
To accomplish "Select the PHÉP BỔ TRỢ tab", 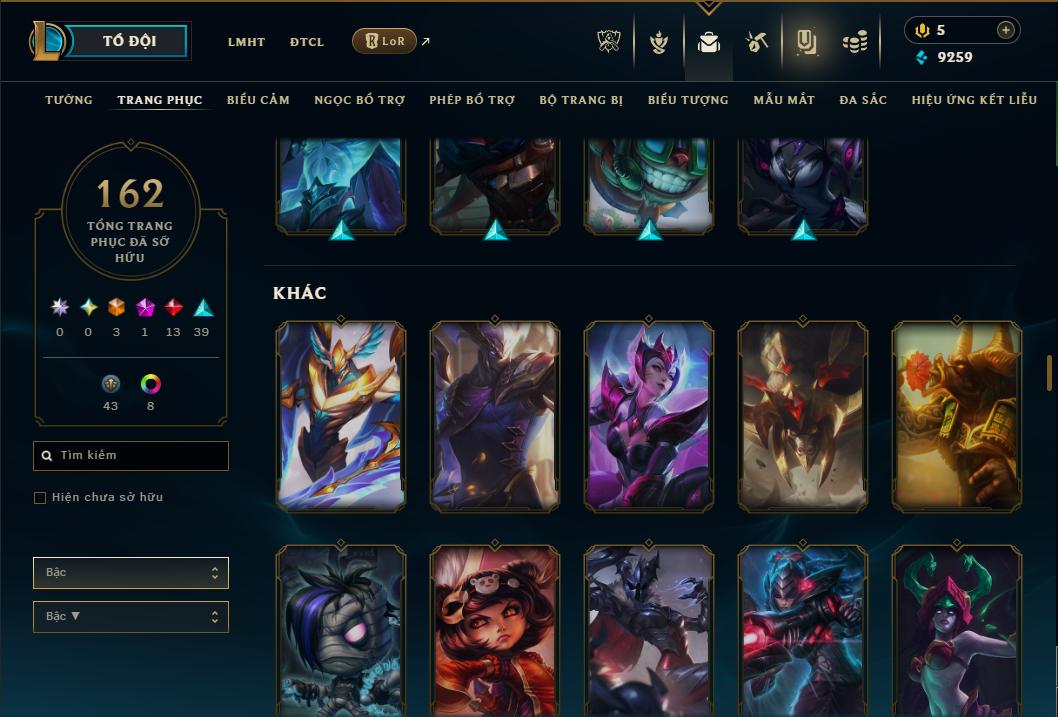I will click(x=472, y=100).
